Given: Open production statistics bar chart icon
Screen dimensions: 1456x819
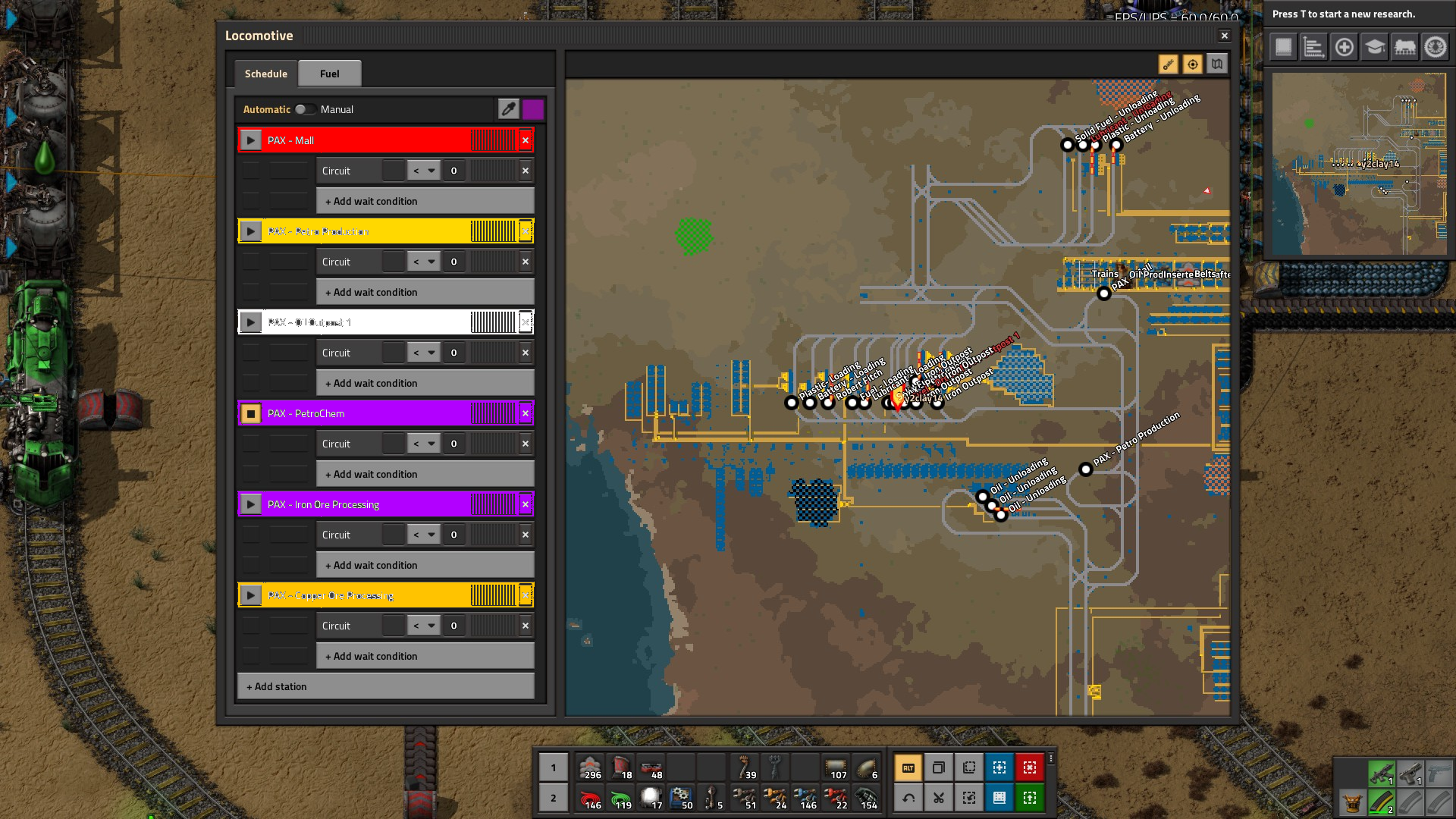Looking at the screenshot, I should (1313, 46).
